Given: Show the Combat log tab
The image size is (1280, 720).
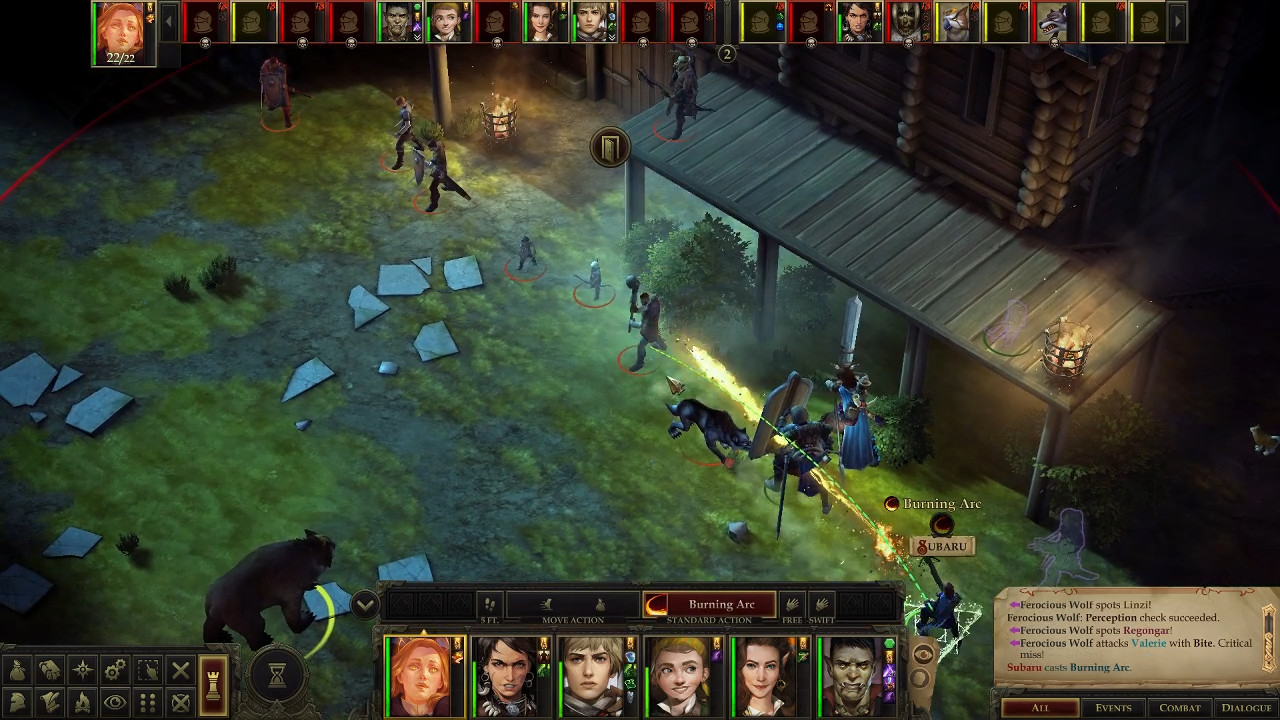Looking at the screenshot, I should (x=1179, y=708).
